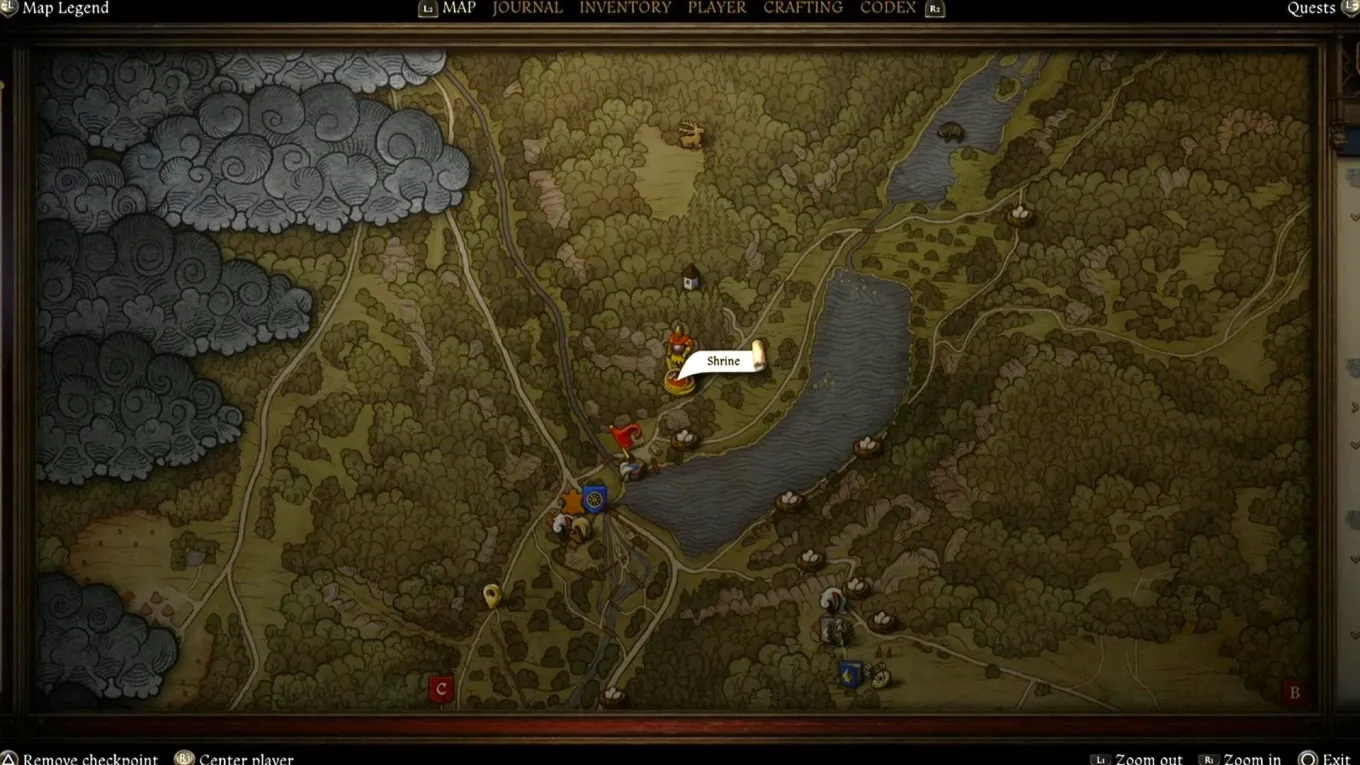
Task: Open the CODEX screen
Action: tap(887, 8)
